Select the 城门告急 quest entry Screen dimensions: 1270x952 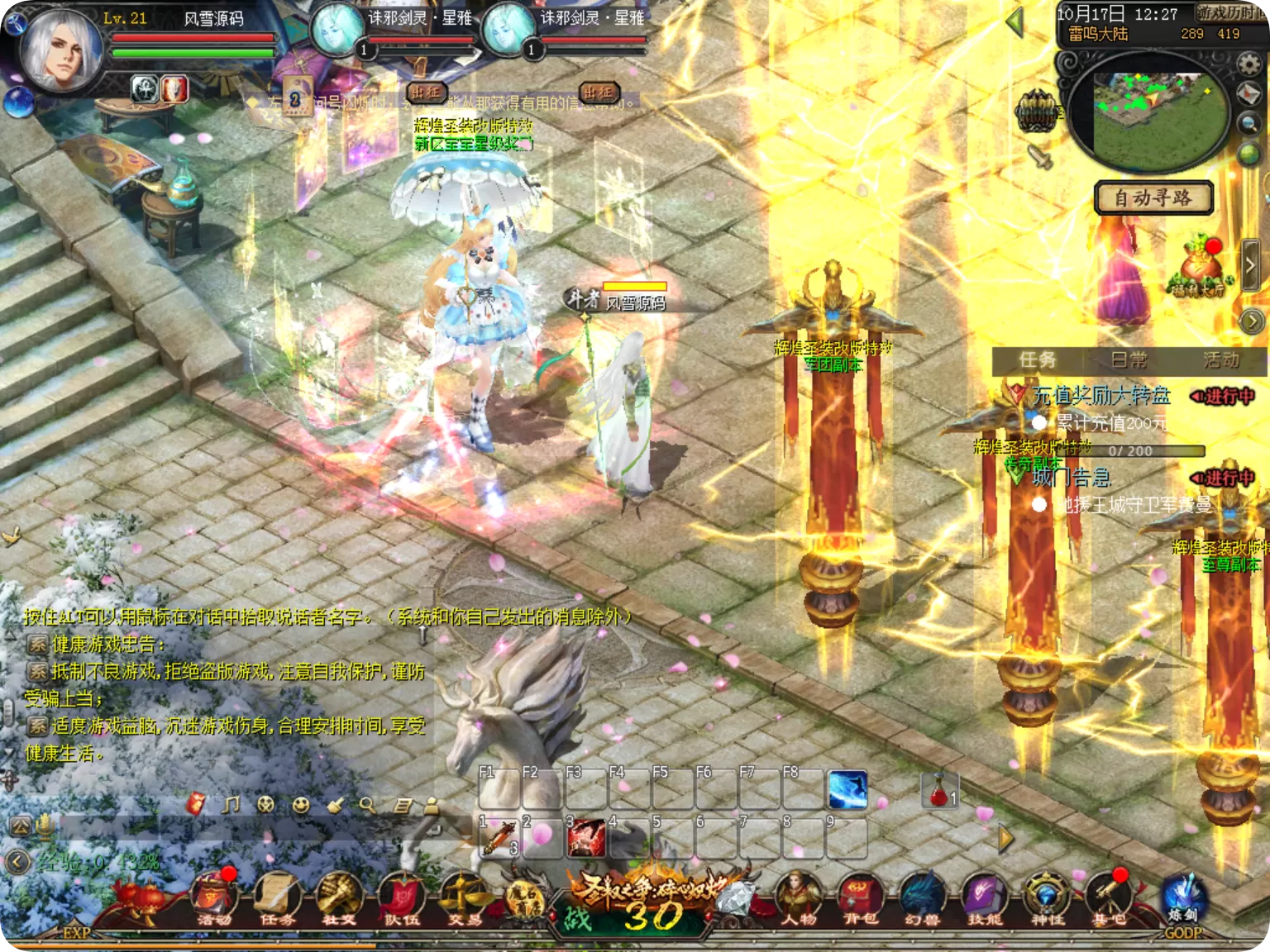point(1072,478)
